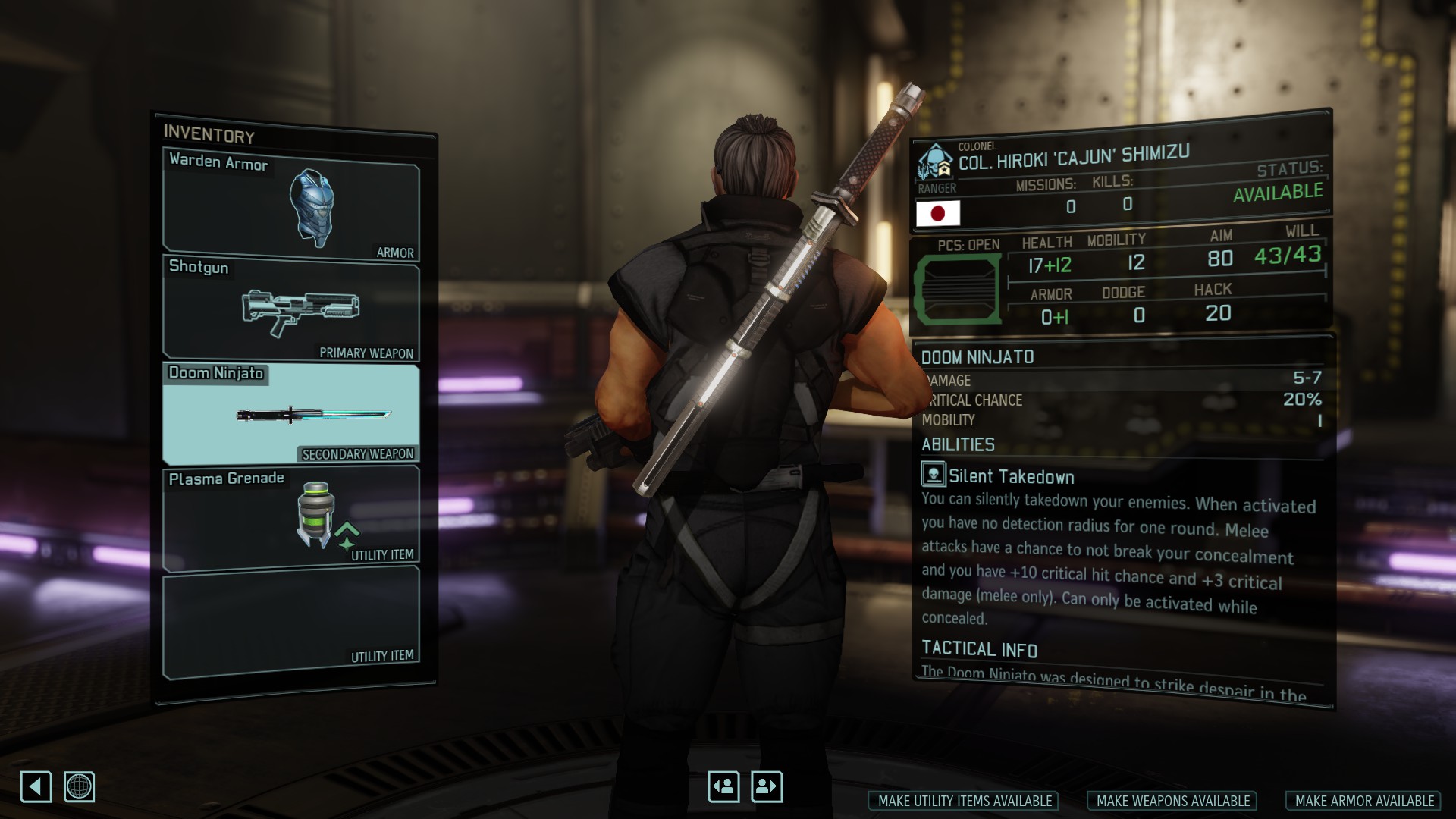Open the Shotgun primary weapon slot
Screen dimensions: 1456x819
[291, 309]
